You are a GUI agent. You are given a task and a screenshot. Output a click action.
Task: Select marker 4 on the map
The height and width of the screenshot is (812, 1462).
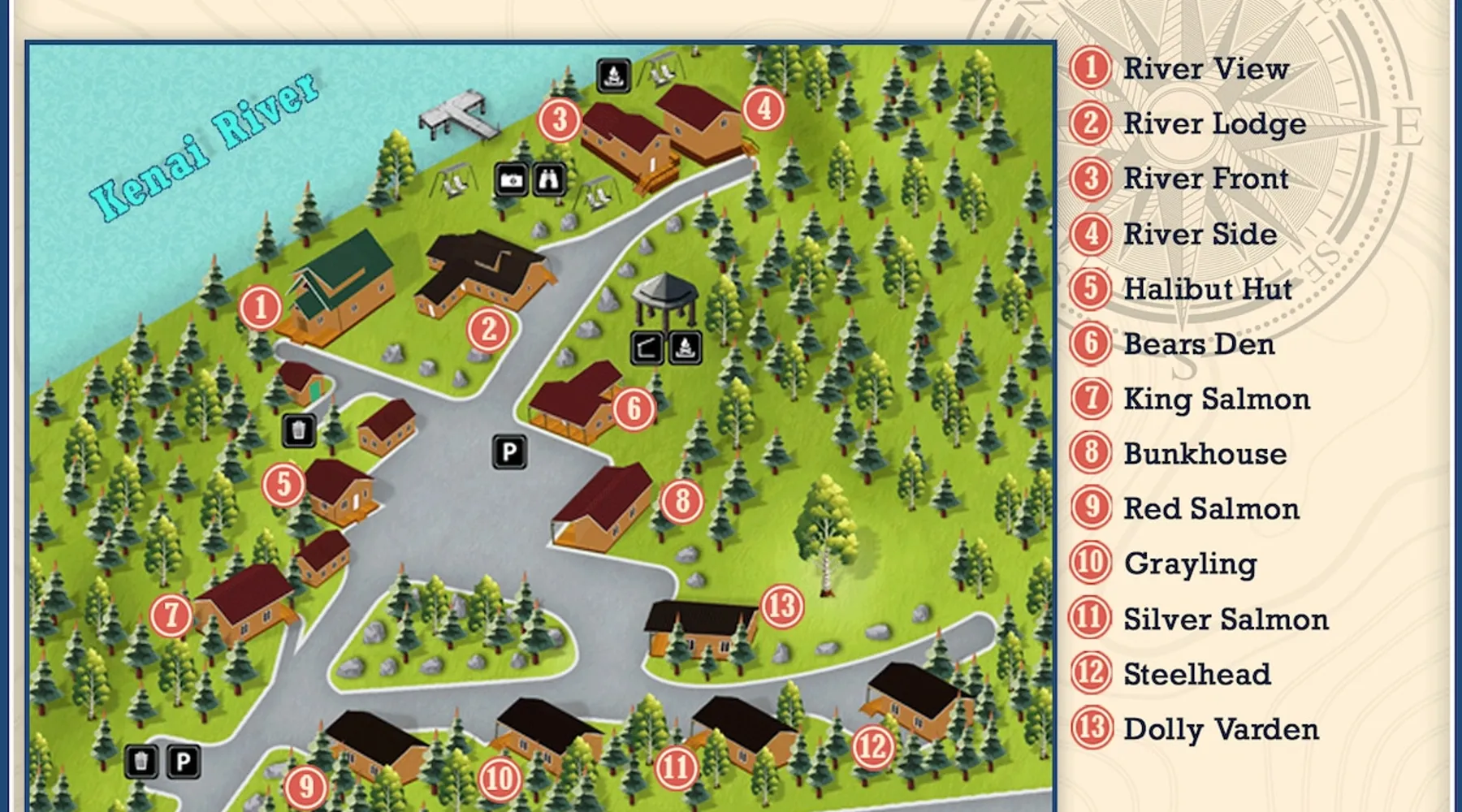[763, 109]
